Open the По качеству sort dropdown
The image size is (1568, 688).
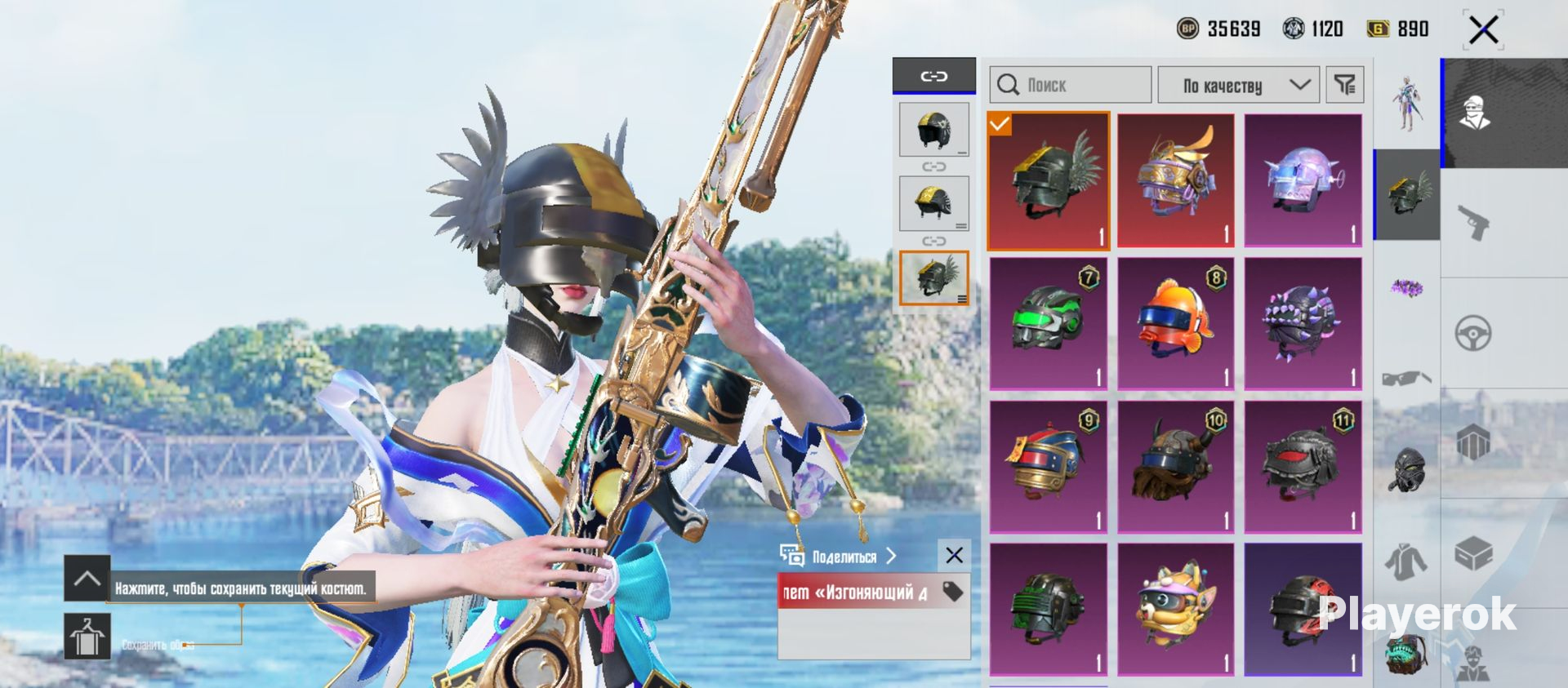click(x=1238, y=85)
